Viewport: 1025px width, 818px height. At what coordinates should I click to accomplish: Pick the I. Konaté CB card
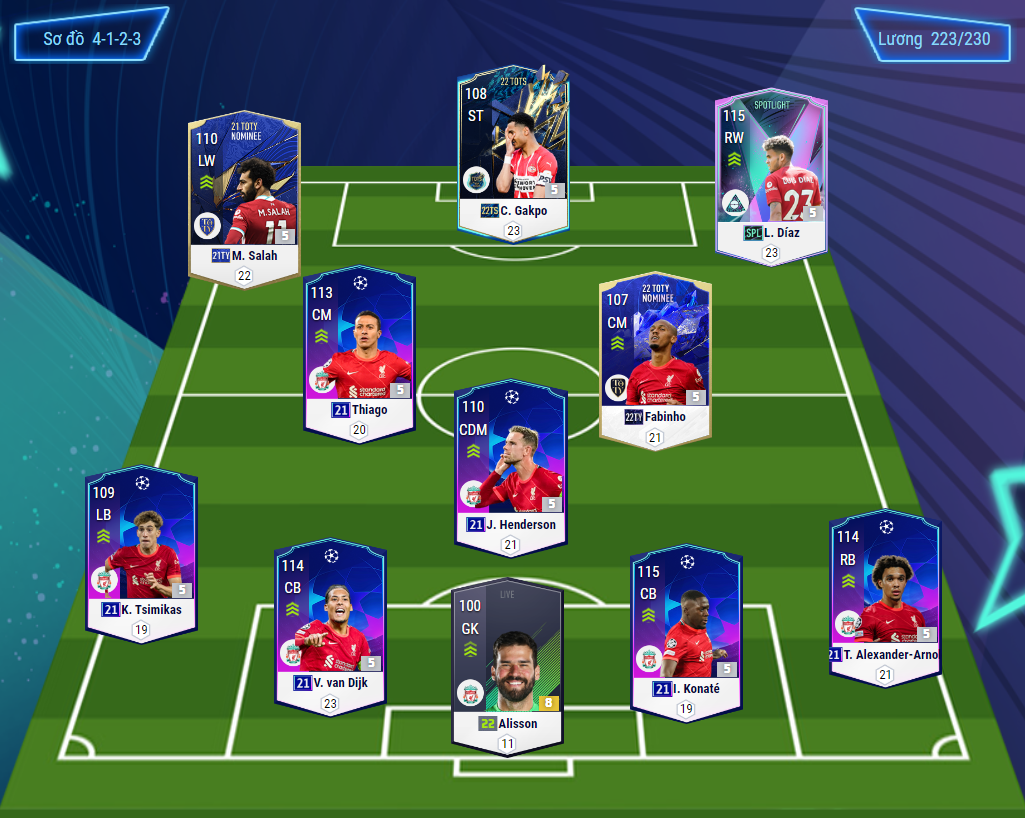tap(686, 628)
